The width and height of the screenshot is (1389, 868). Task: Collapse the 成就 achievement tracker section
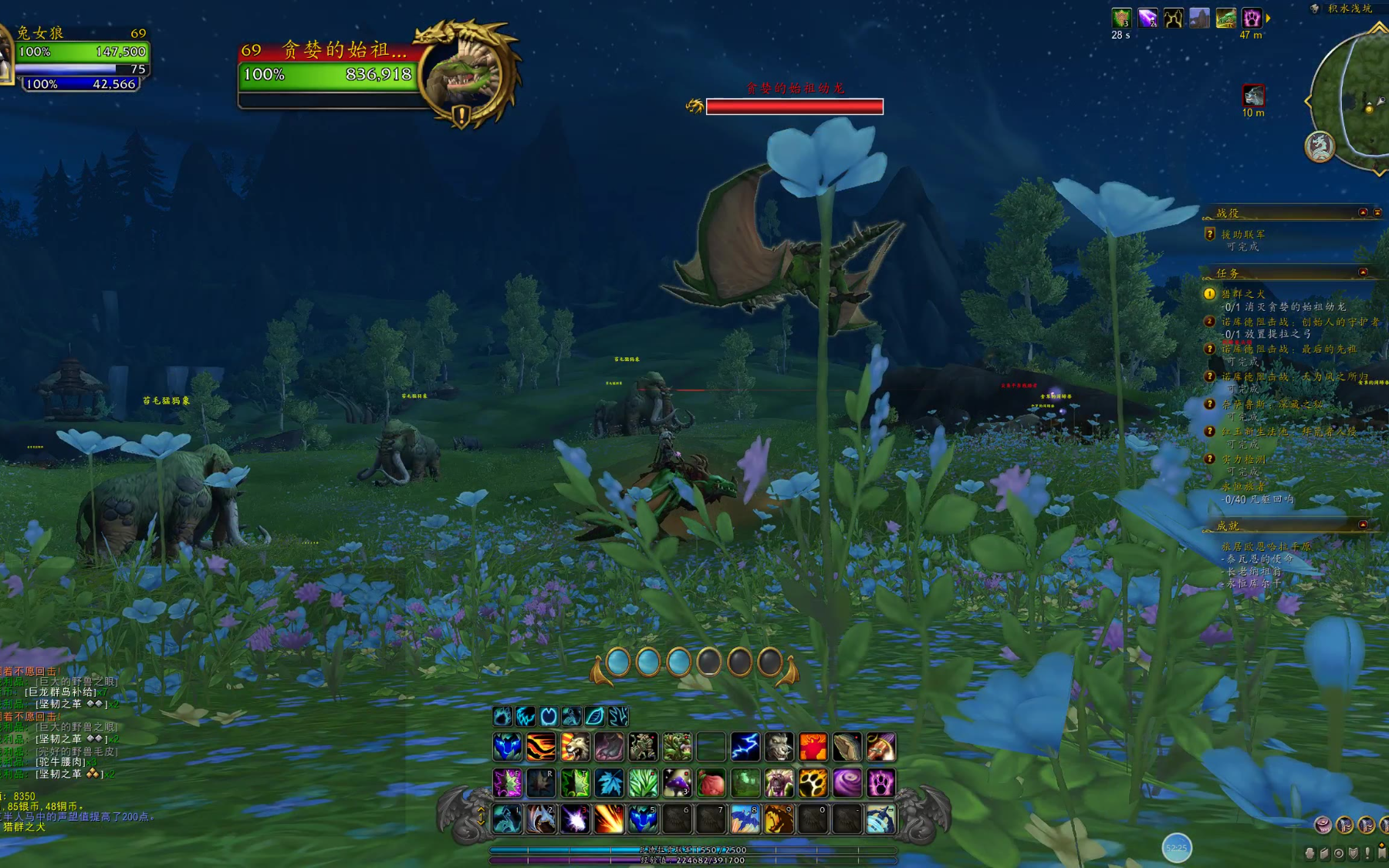1363,525
